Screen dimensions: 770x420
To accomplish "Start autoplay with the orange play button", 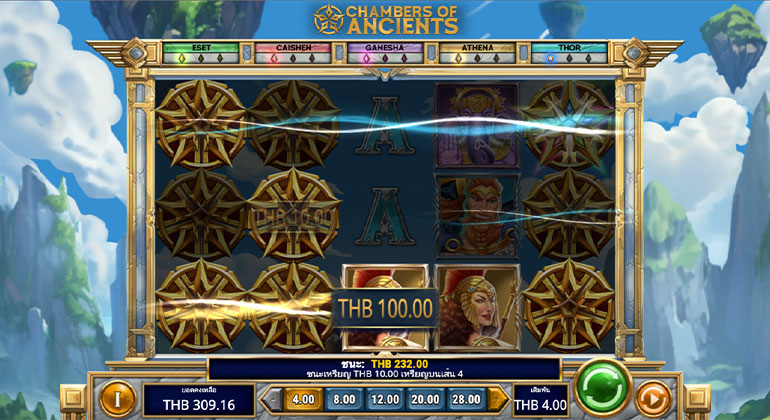I will (654, 398).
